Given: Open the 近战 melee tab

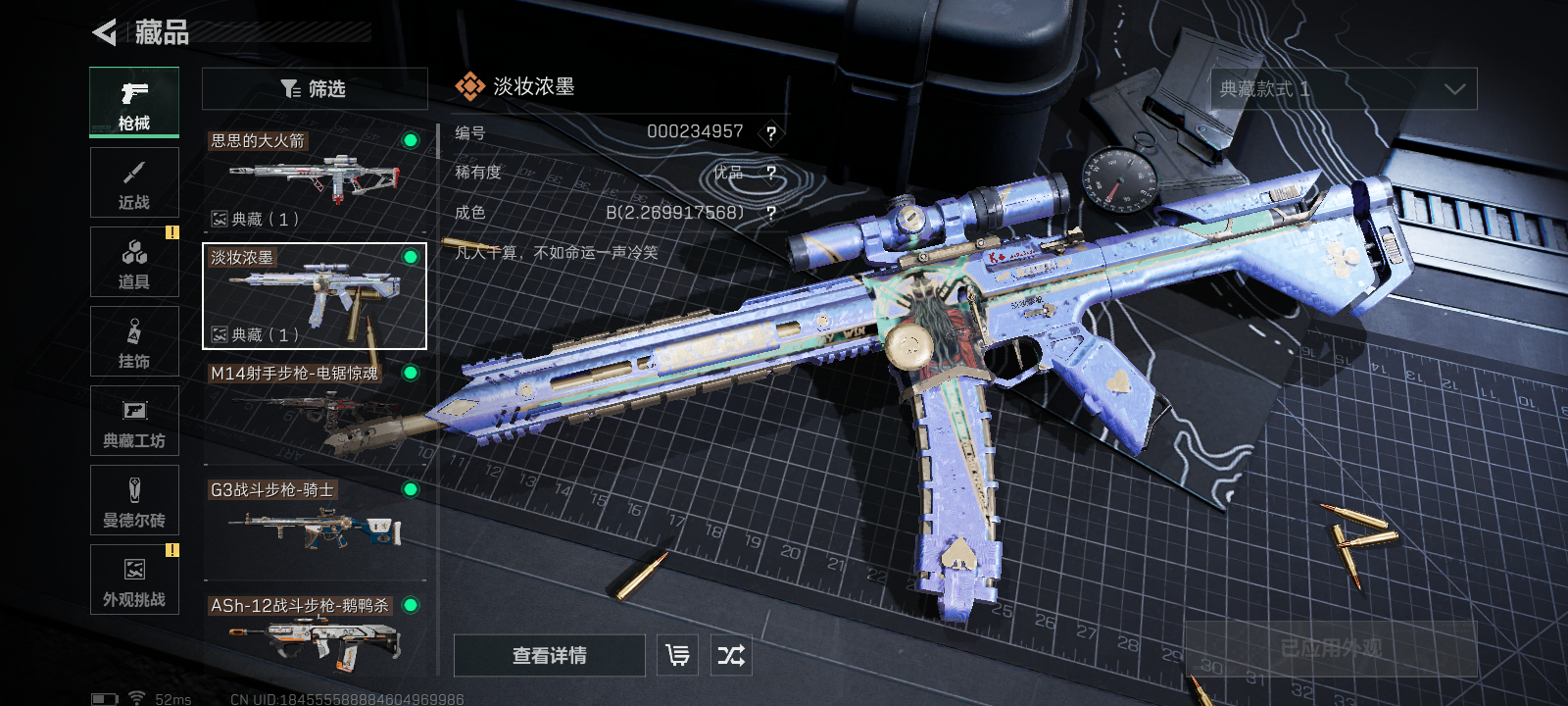Looking at the screenshot, I should tap(134, 182).
